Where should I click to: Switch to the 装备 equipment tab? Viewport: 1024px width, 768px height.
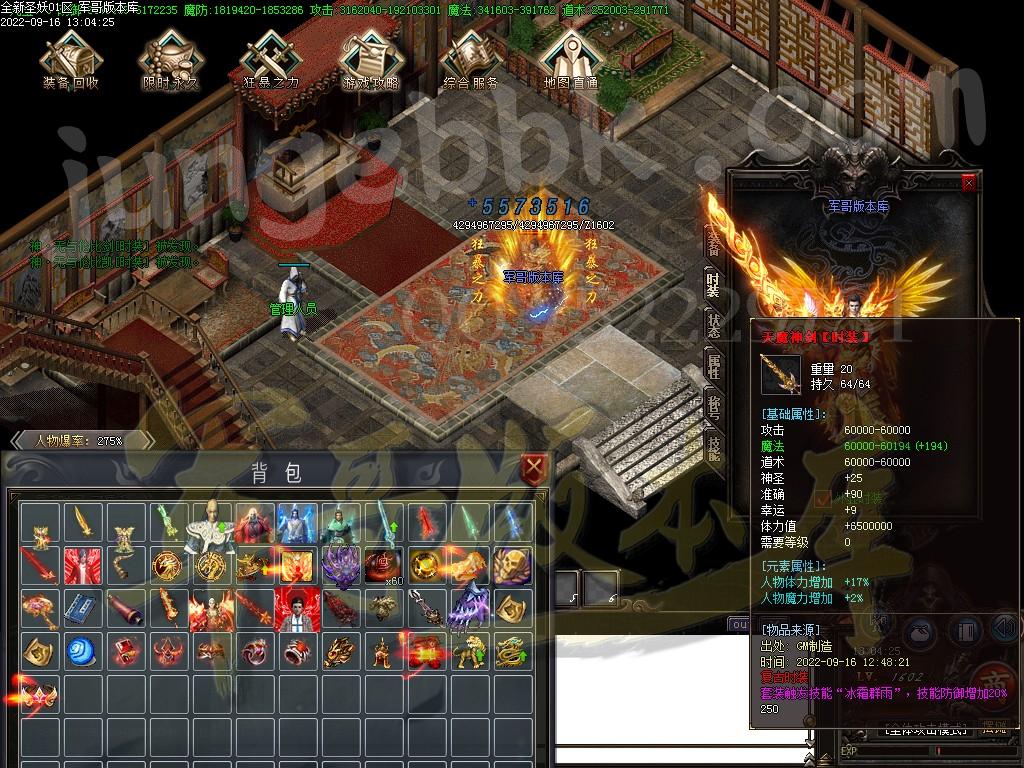coord(713,240)
